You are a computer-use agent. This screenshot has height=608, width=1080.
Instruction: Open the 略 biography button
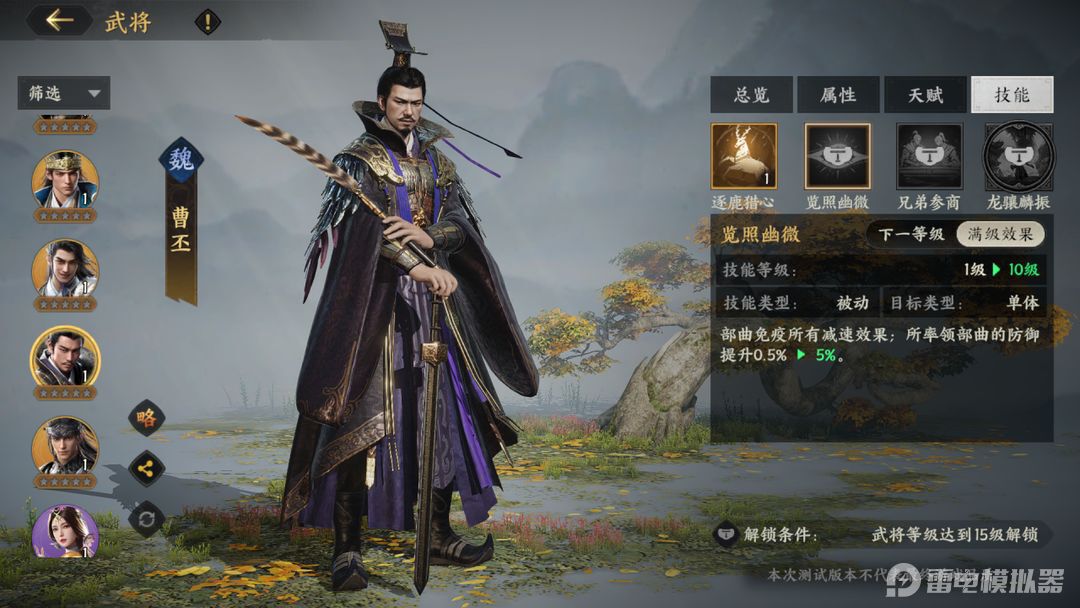147,418
